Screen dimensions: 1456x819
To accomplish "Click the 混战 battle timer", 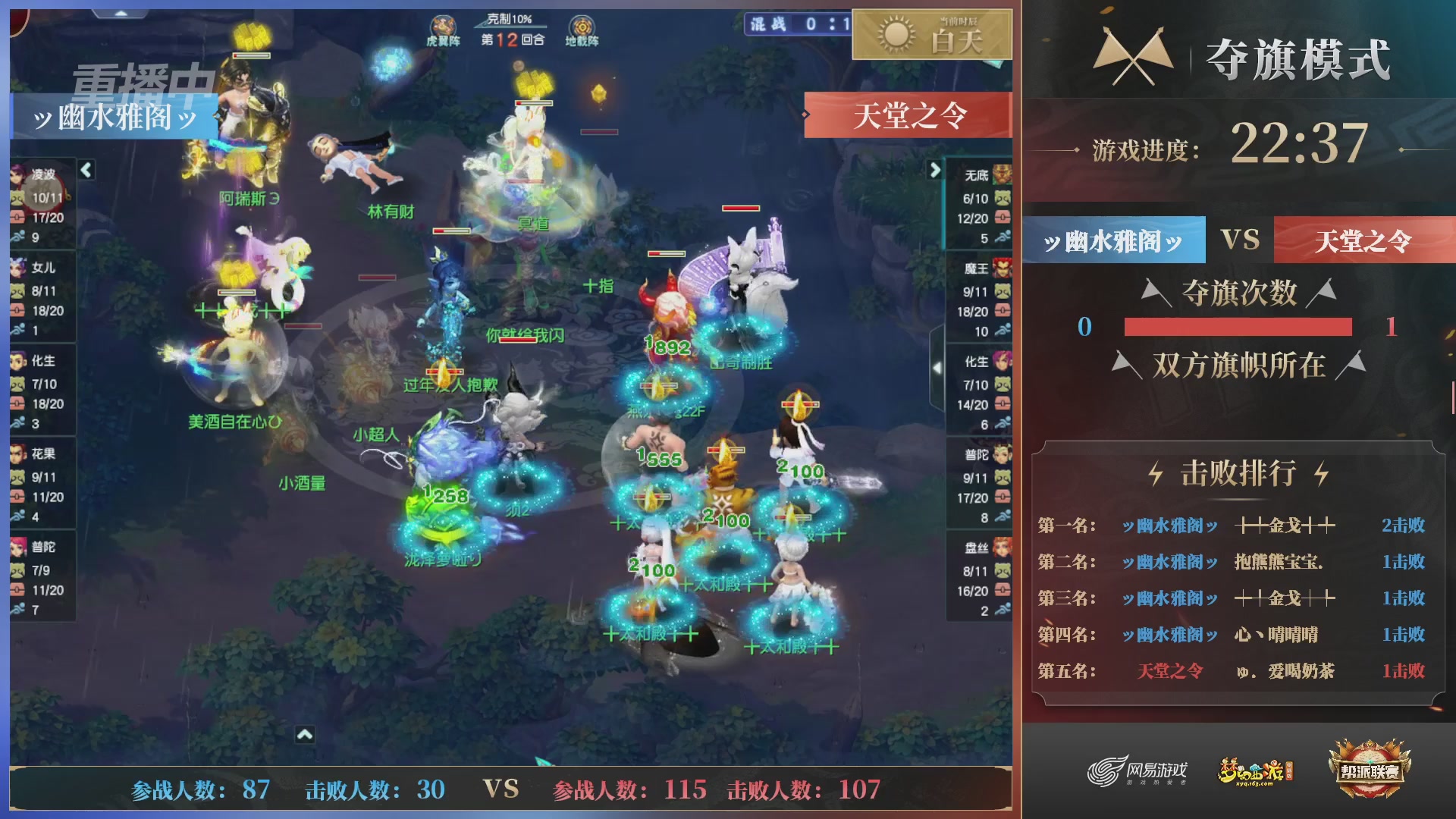I will click(790, 23).
